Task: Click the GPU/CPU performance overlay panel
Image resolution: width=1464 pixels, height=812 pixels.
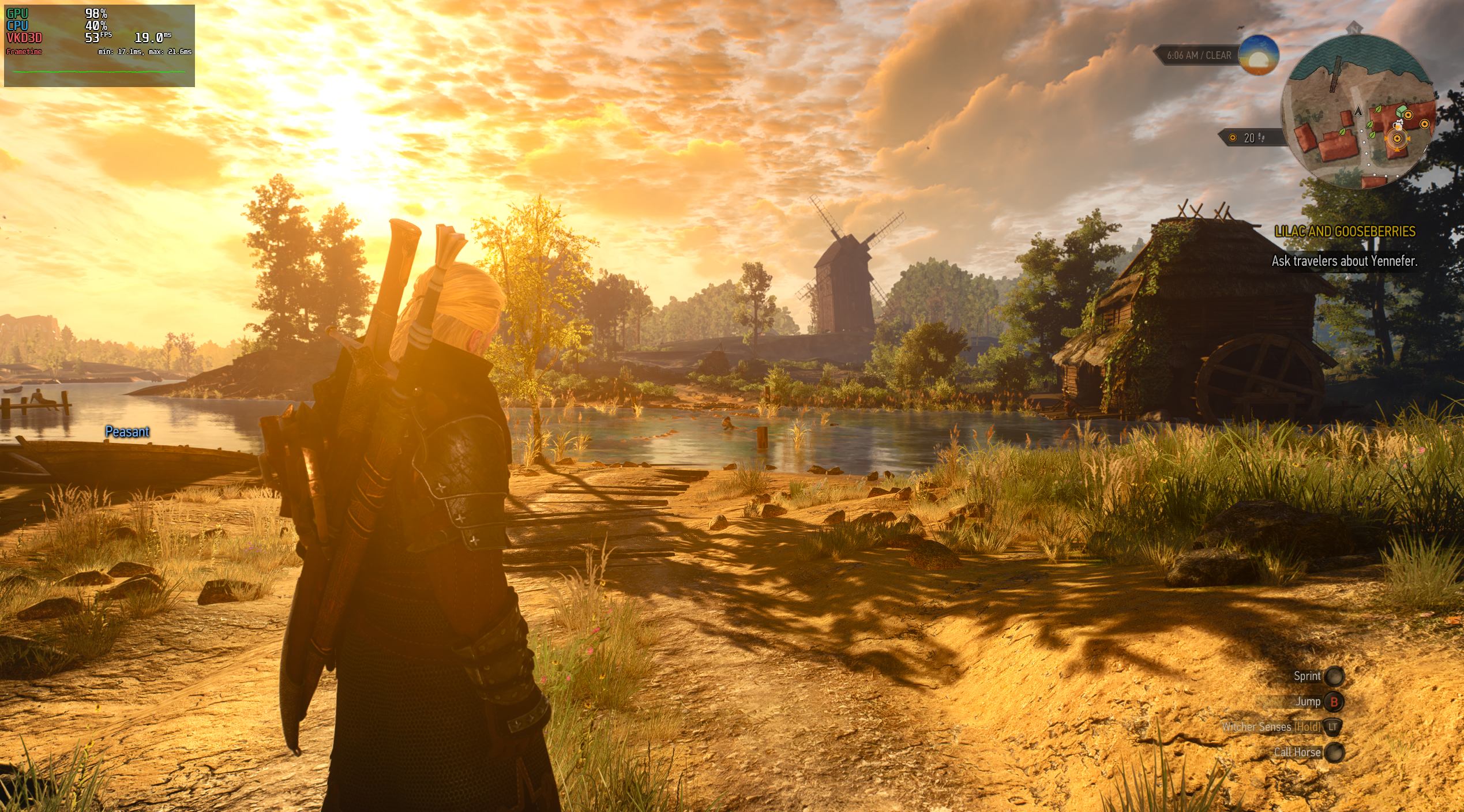Action: click(99, 46)
